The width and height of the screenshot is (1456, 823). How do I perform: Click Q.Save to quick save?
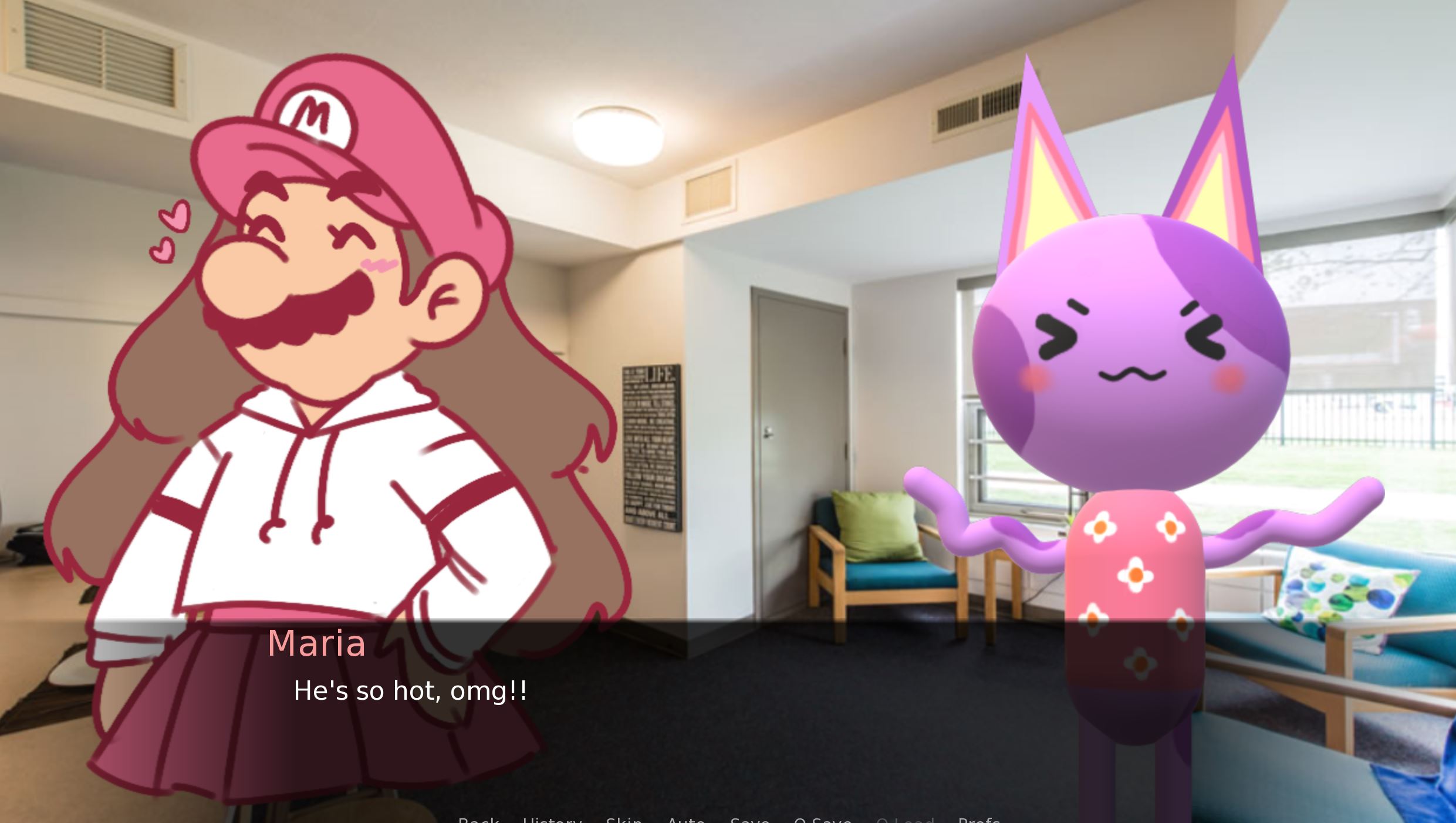point(822,819)
